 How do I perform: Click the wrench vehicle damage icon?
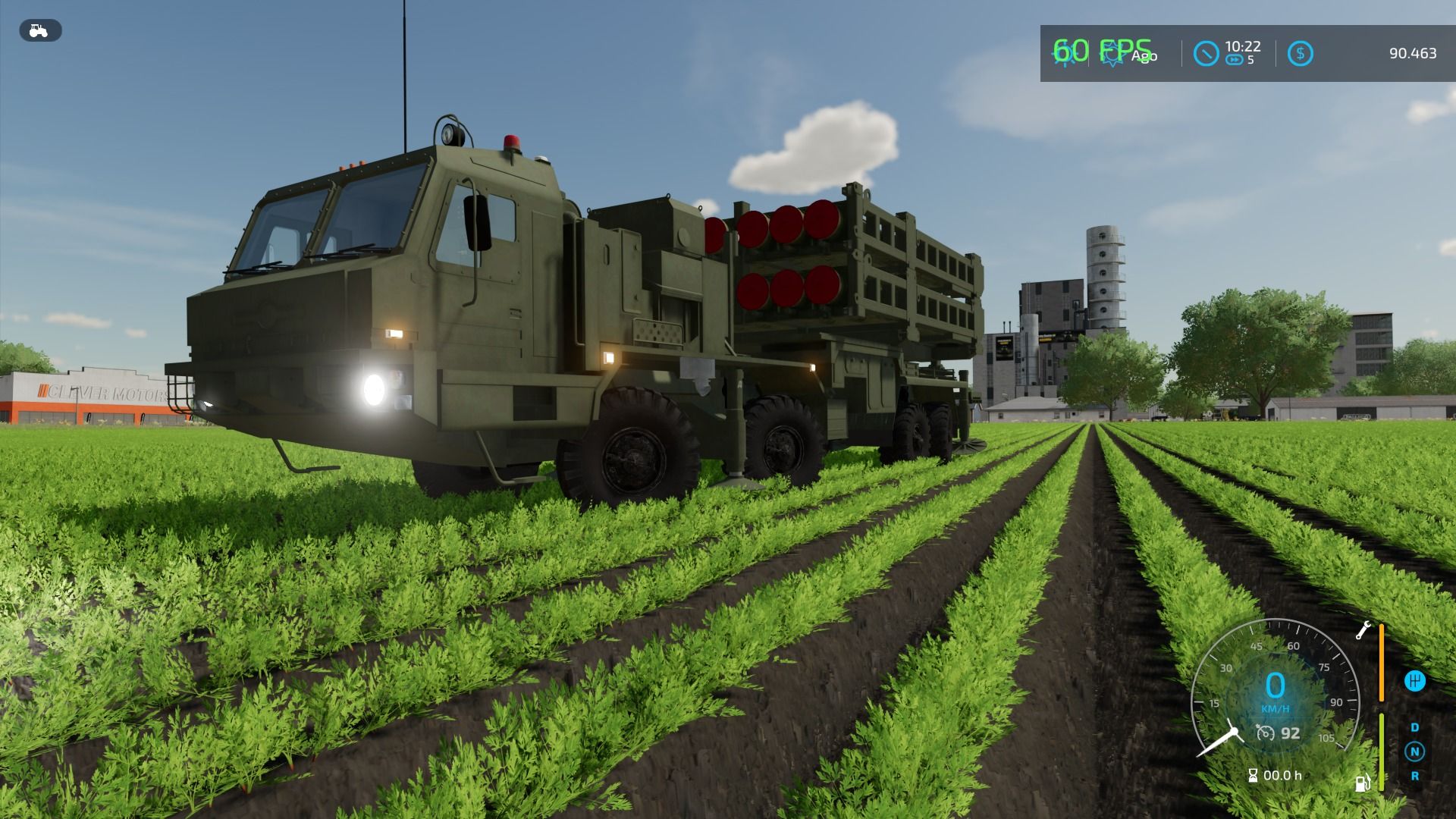(1363, 630)
